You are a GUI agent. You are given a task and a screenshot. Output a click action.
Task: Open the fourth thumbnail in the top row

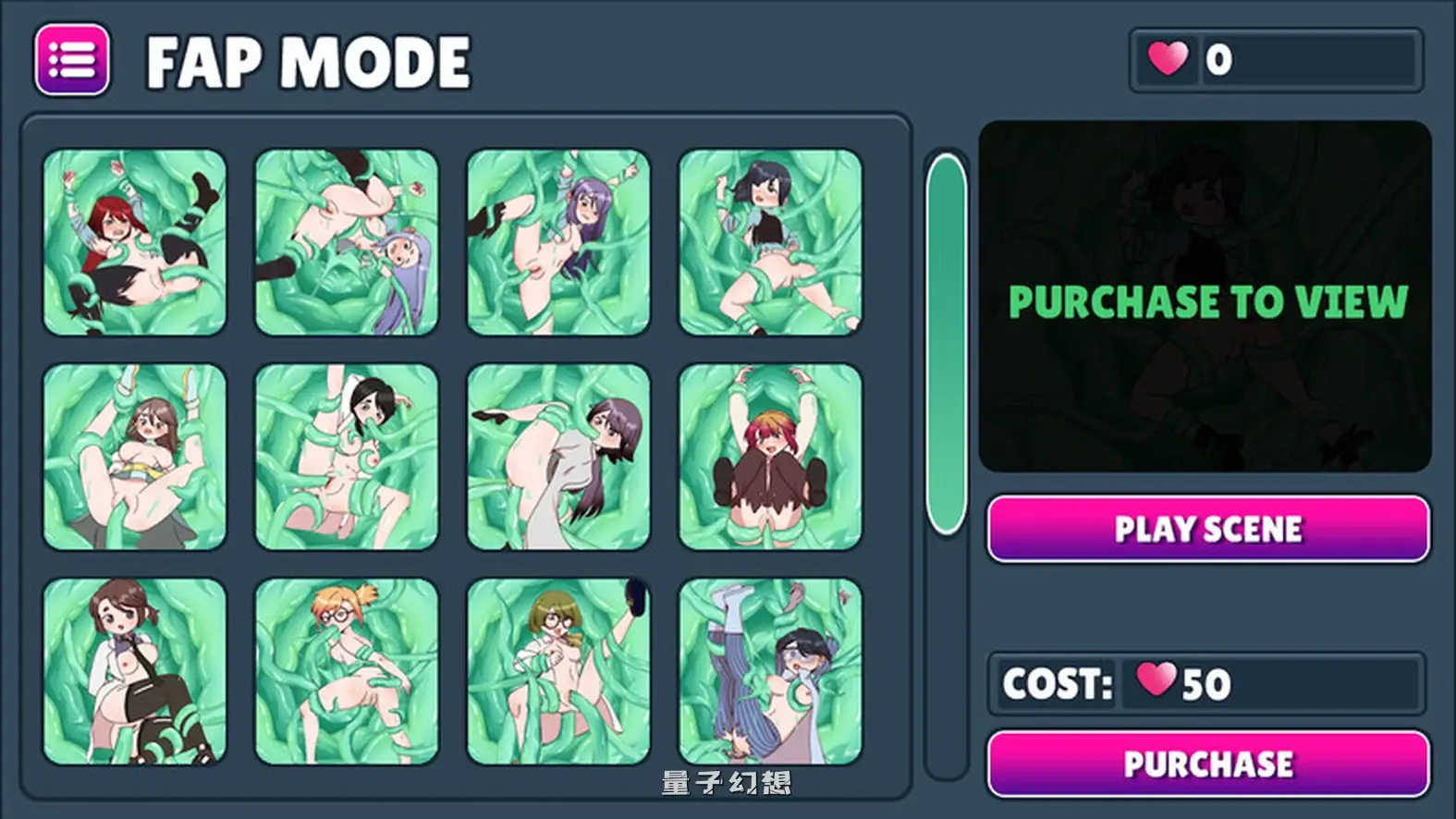tap(772, 240)
